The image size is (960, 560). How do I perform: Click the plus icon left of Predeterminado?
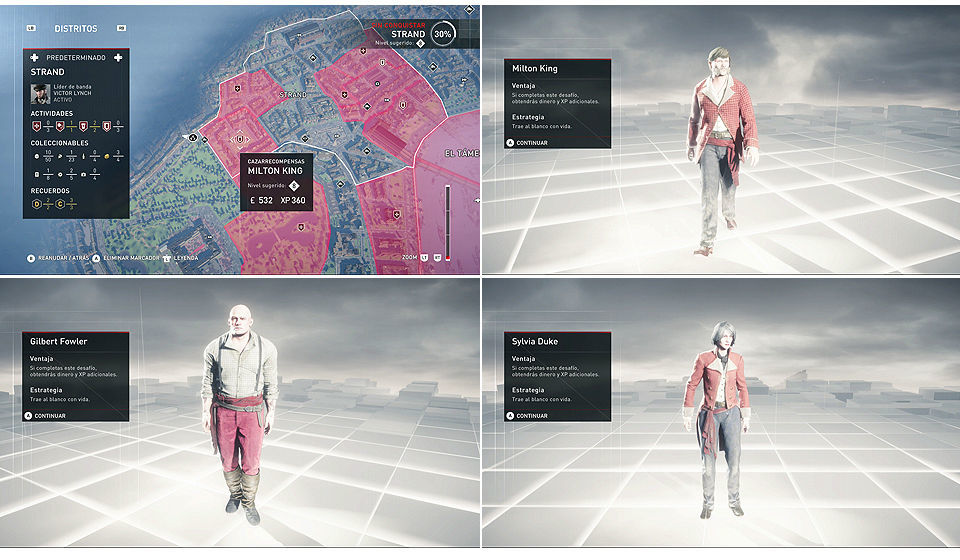[x=34, y=57]
